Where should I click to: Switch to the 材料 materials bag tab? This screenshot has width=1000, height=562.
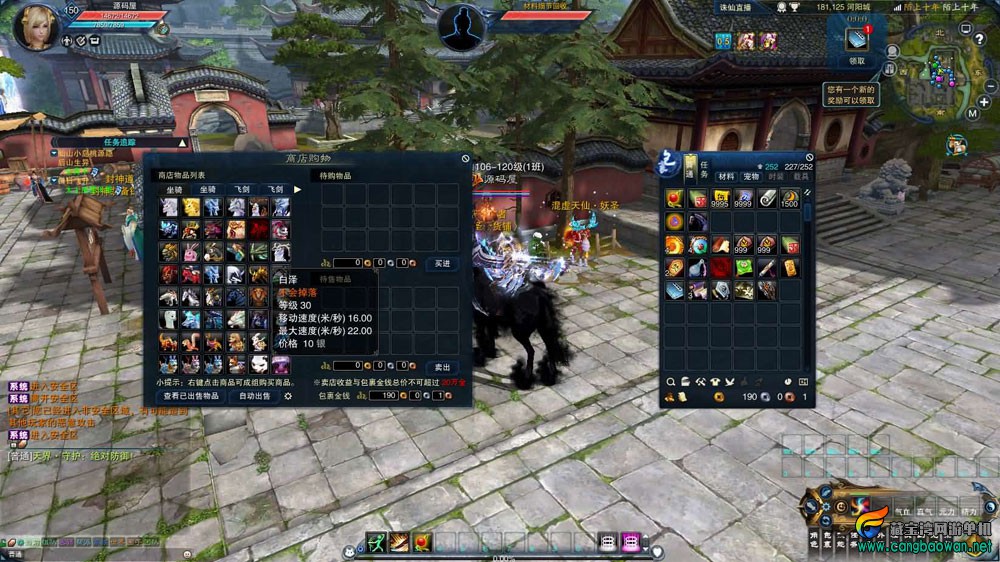[x=726, y=176]
